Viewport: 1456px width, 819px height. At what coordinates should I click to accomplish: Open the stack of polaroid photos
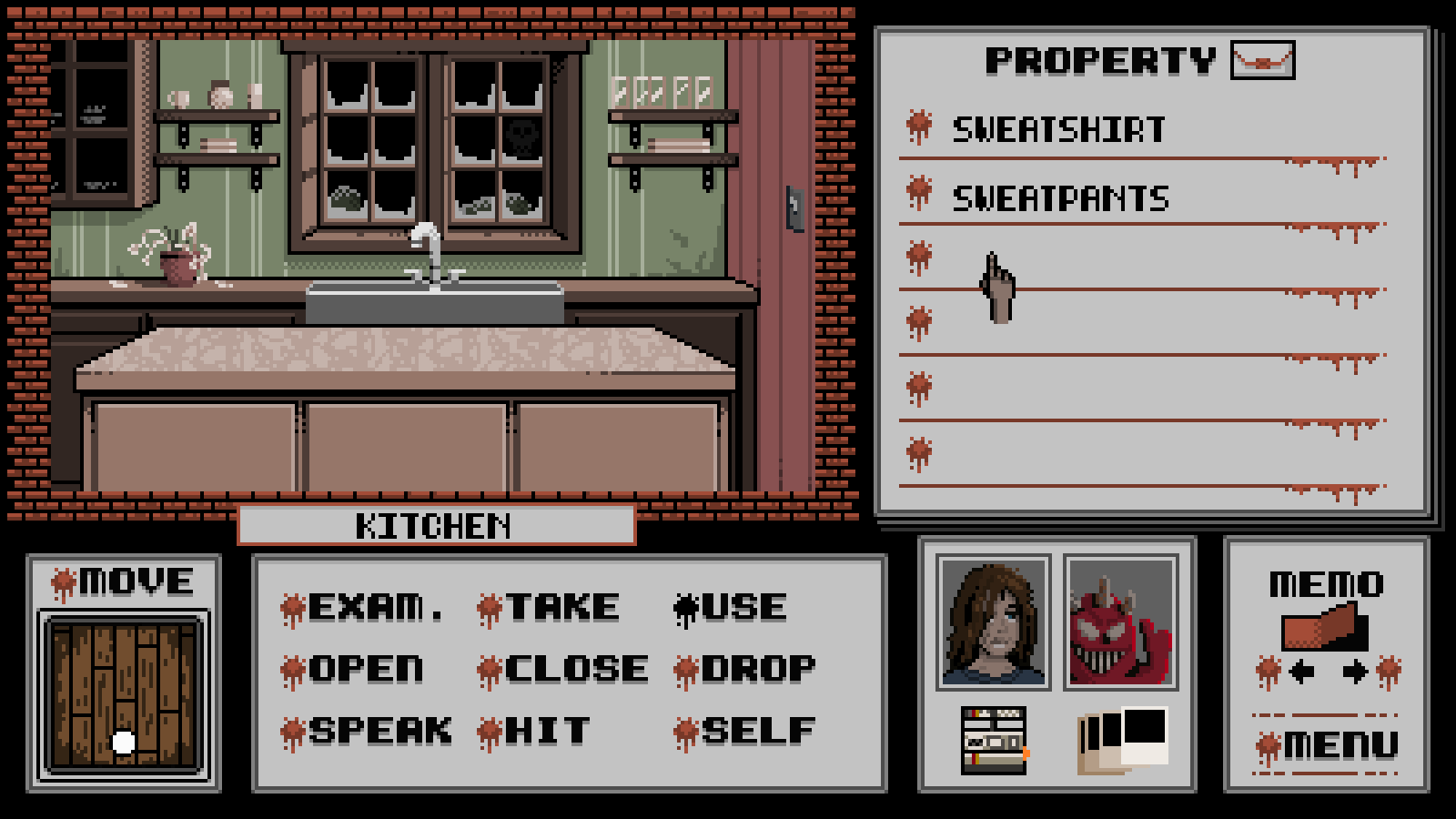tap(1123, 739)
